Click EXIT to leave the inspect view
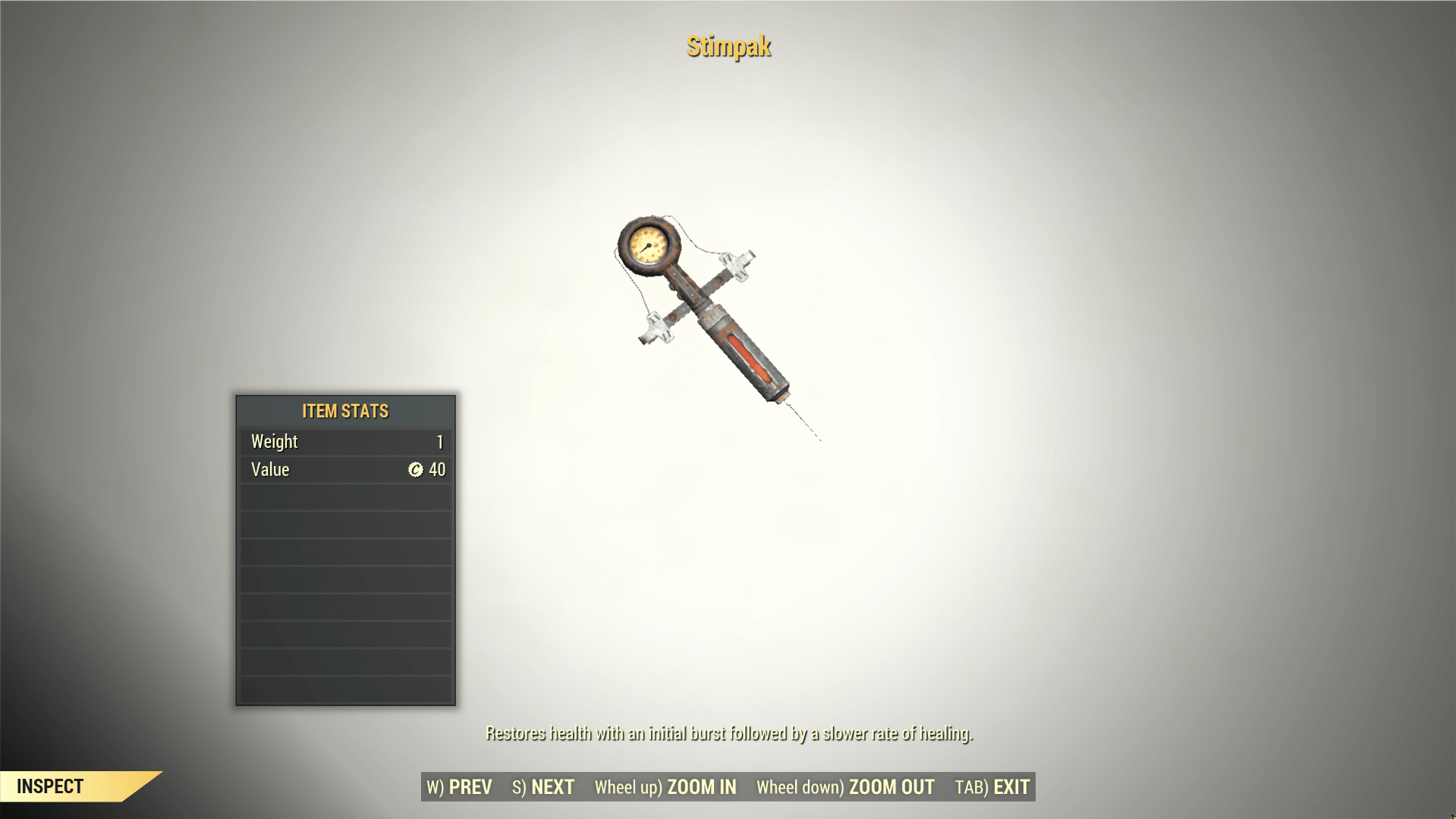 992,787
